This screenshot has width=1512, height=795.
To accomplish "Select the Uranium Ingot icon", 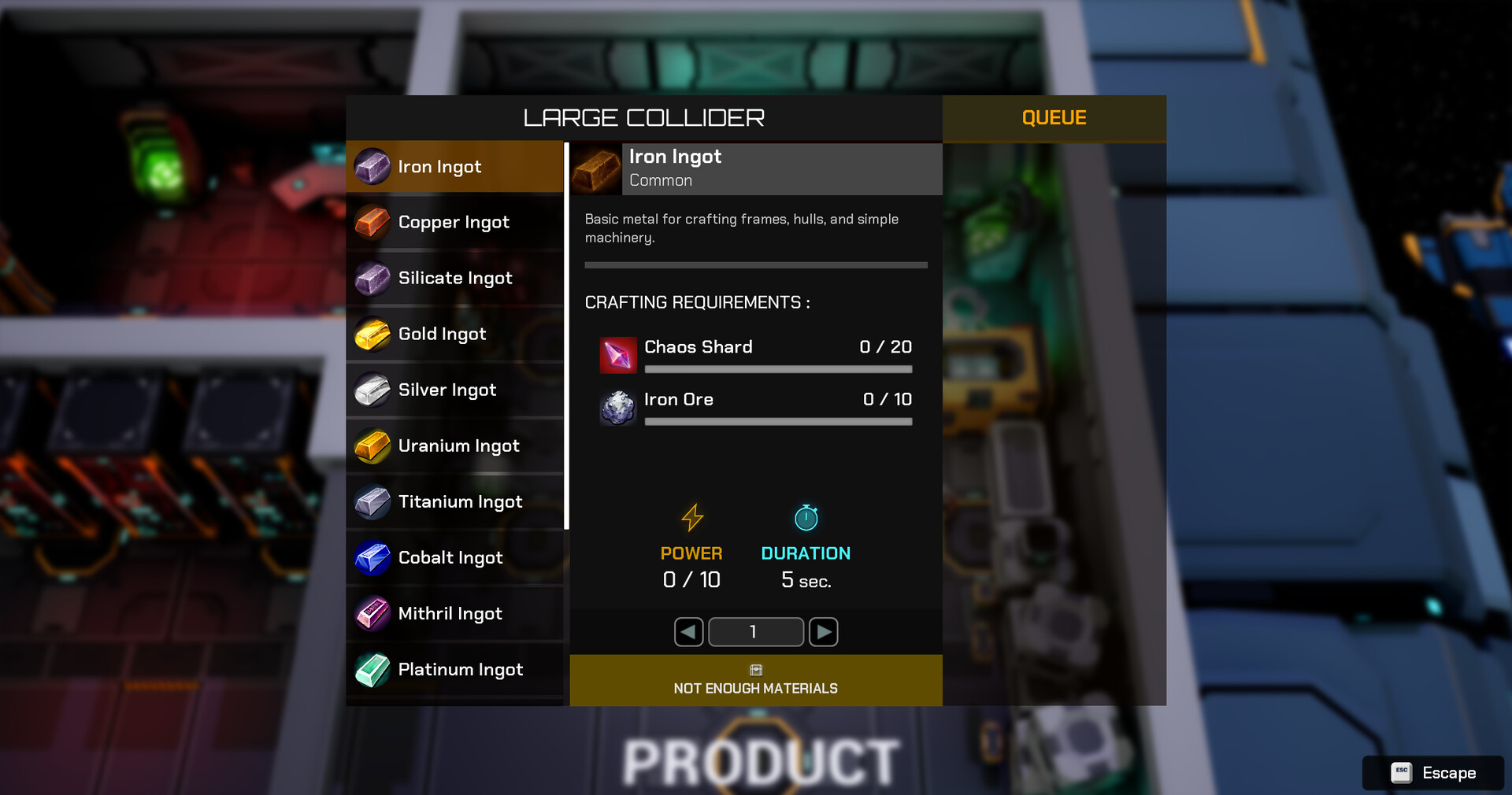I will (372, 446).
